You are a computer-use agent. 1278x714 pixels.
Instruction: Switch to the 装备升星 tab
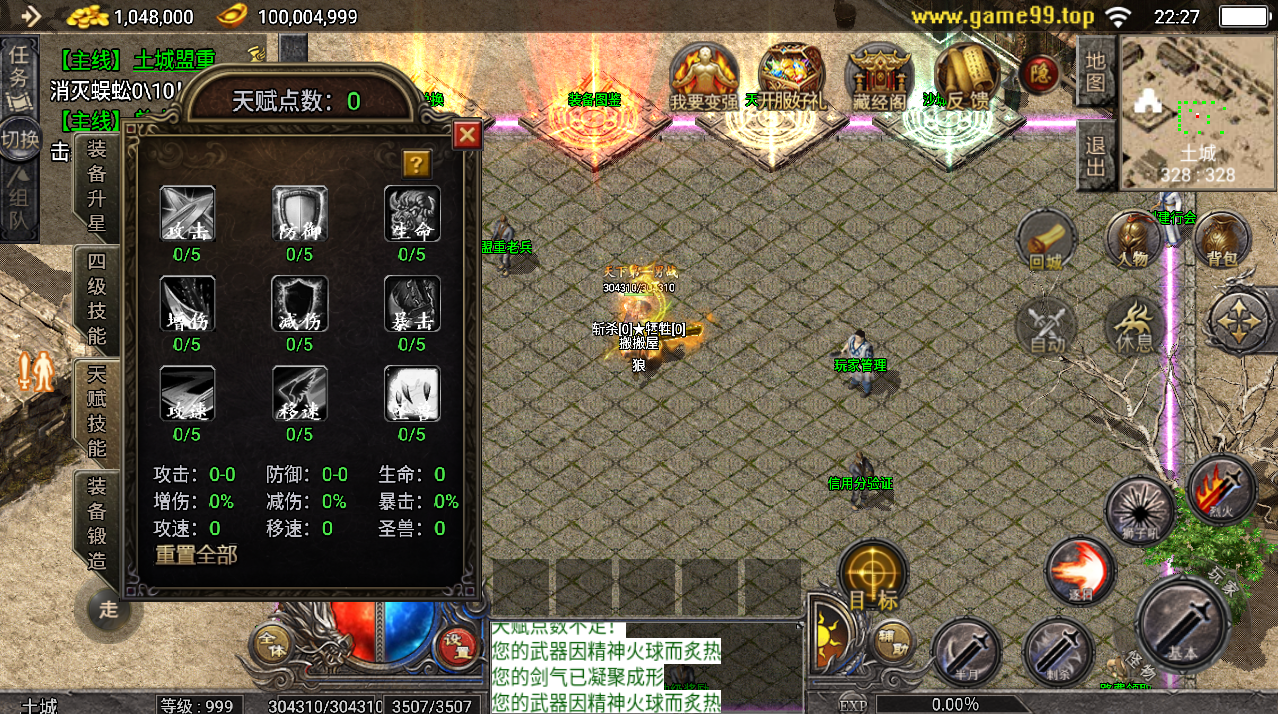tap(97, 186)
